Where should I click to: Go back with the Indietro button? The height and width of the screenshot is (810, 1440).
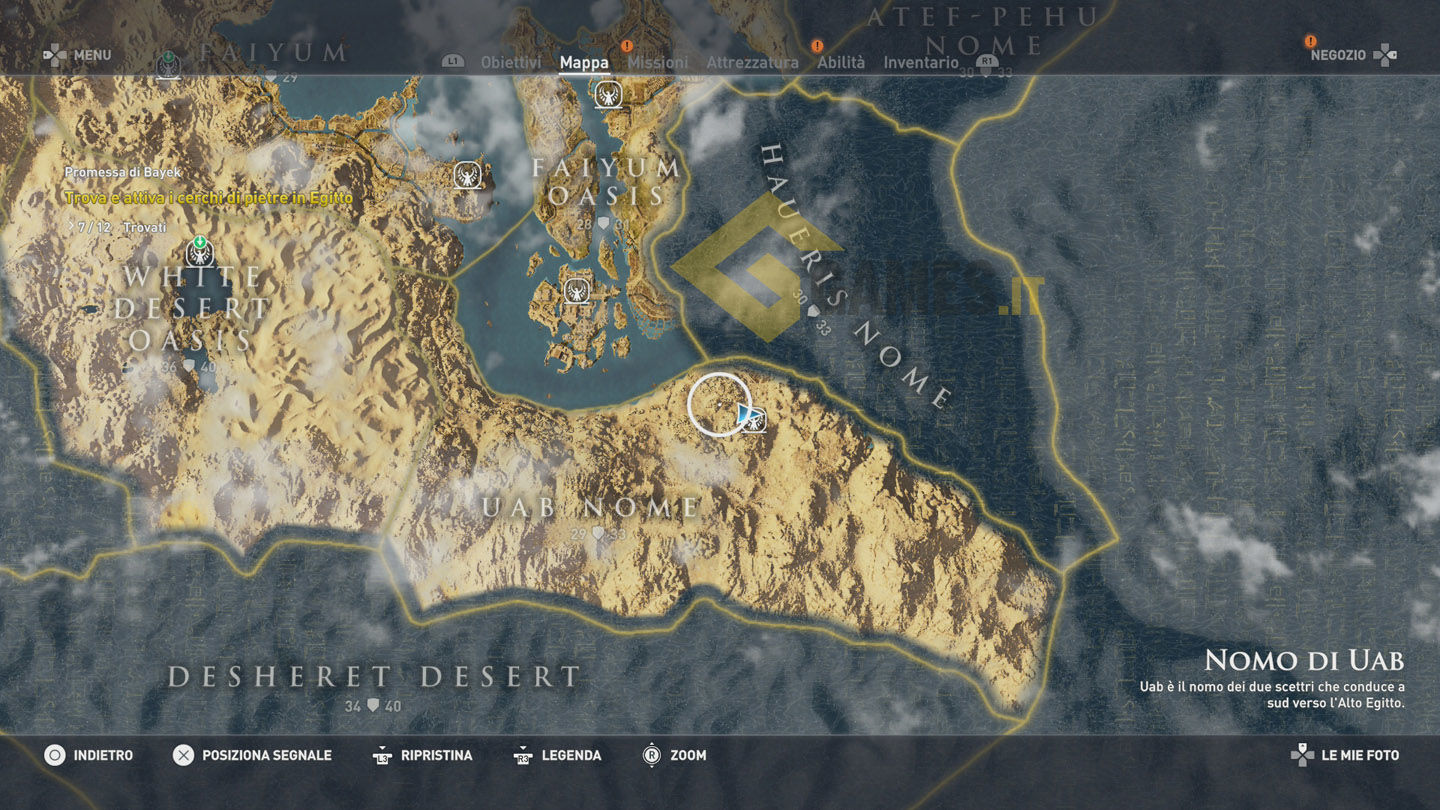89,755
